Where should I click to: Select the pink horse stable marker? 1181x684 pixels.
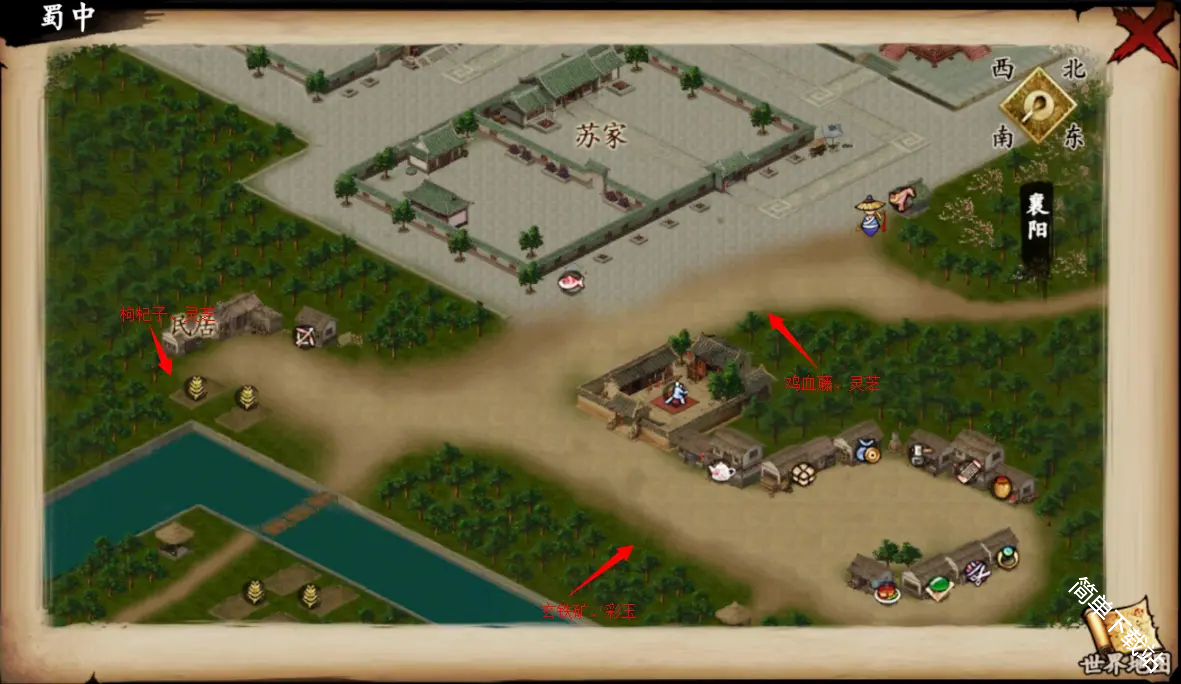906,198
